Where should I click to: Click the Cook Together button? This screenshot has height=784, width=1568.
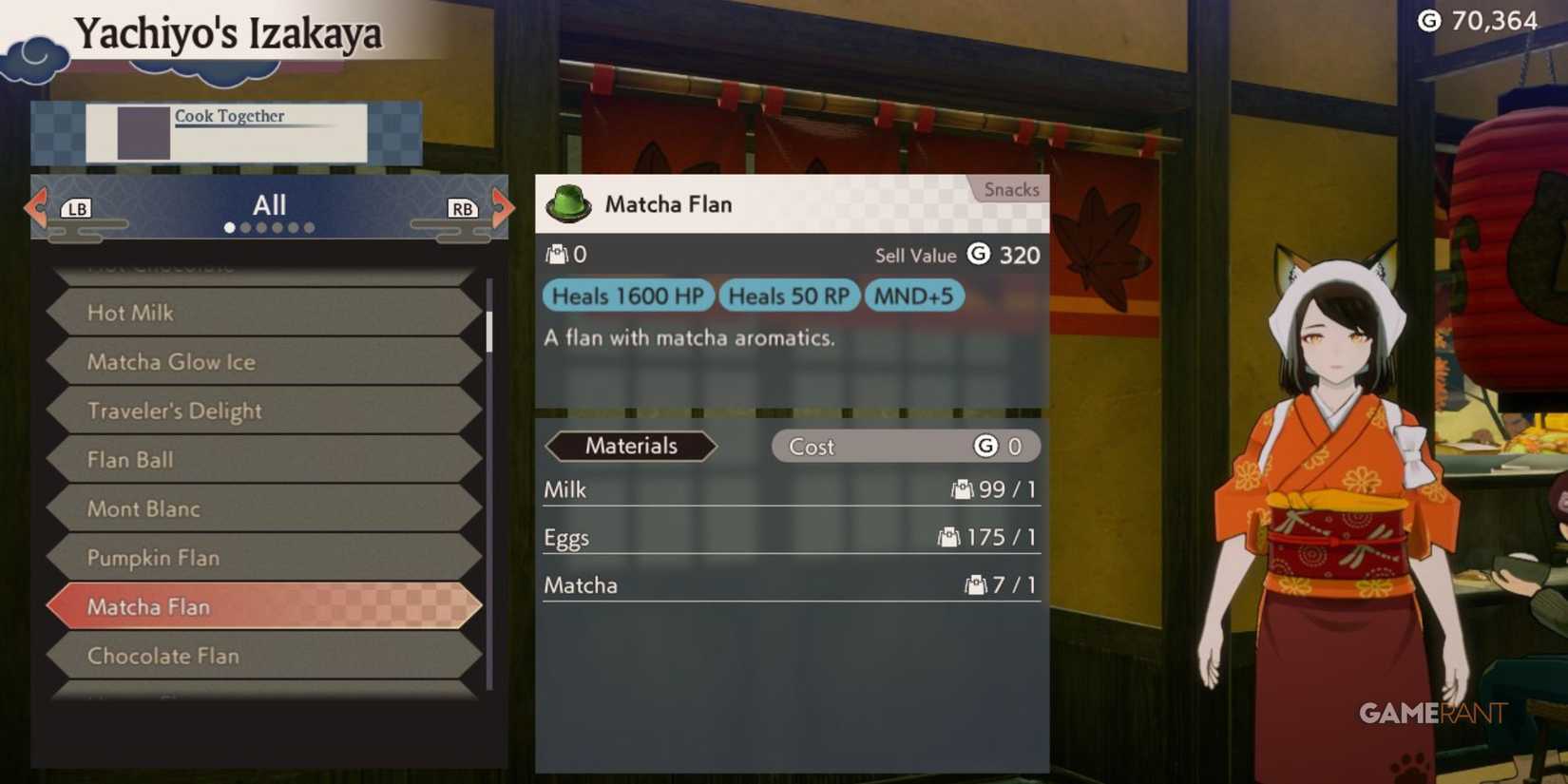229,116
